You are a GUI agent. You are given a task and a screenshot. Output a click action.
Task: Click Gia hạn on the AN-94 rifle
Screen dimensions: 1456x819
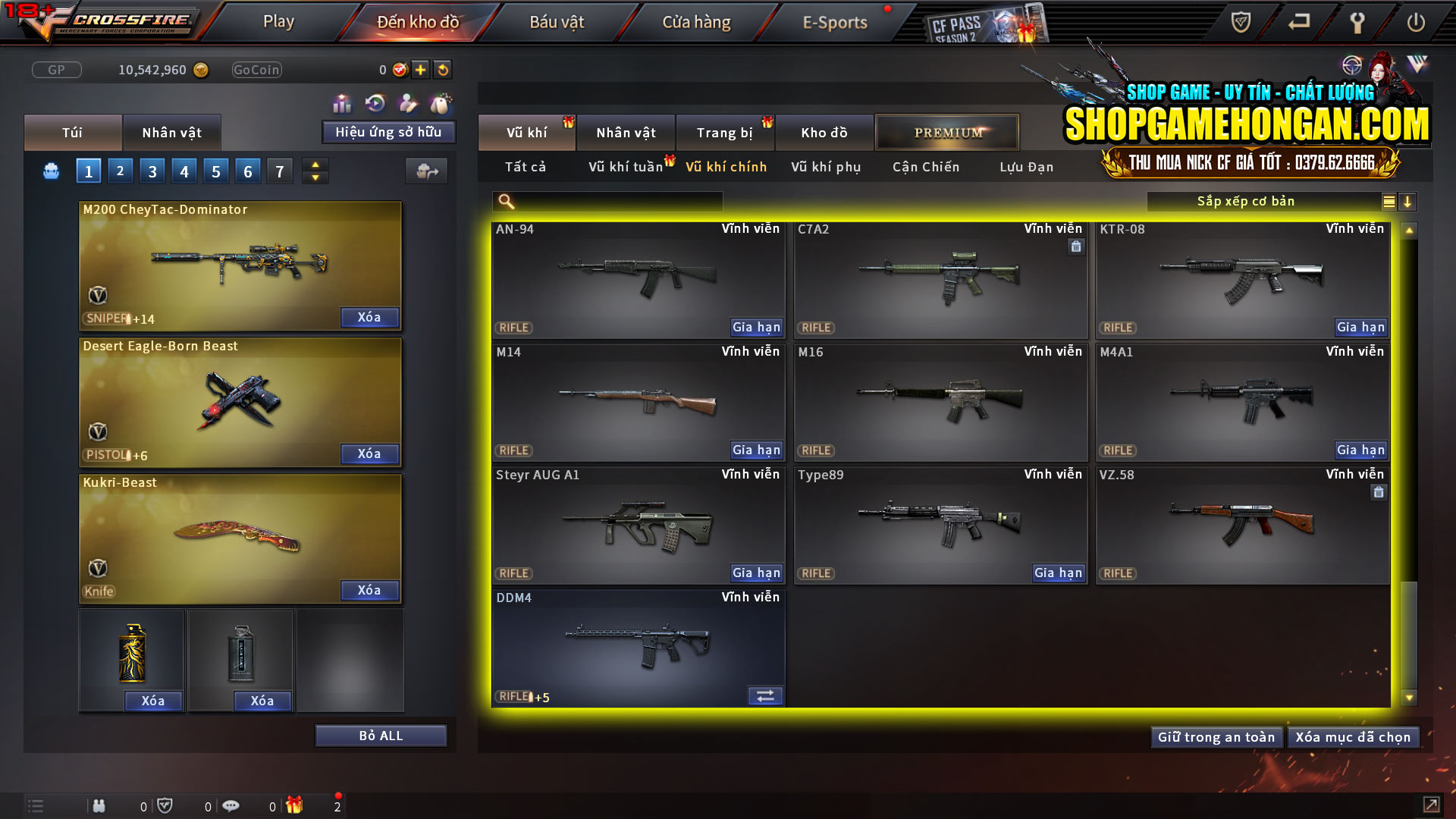coord(756,327)
